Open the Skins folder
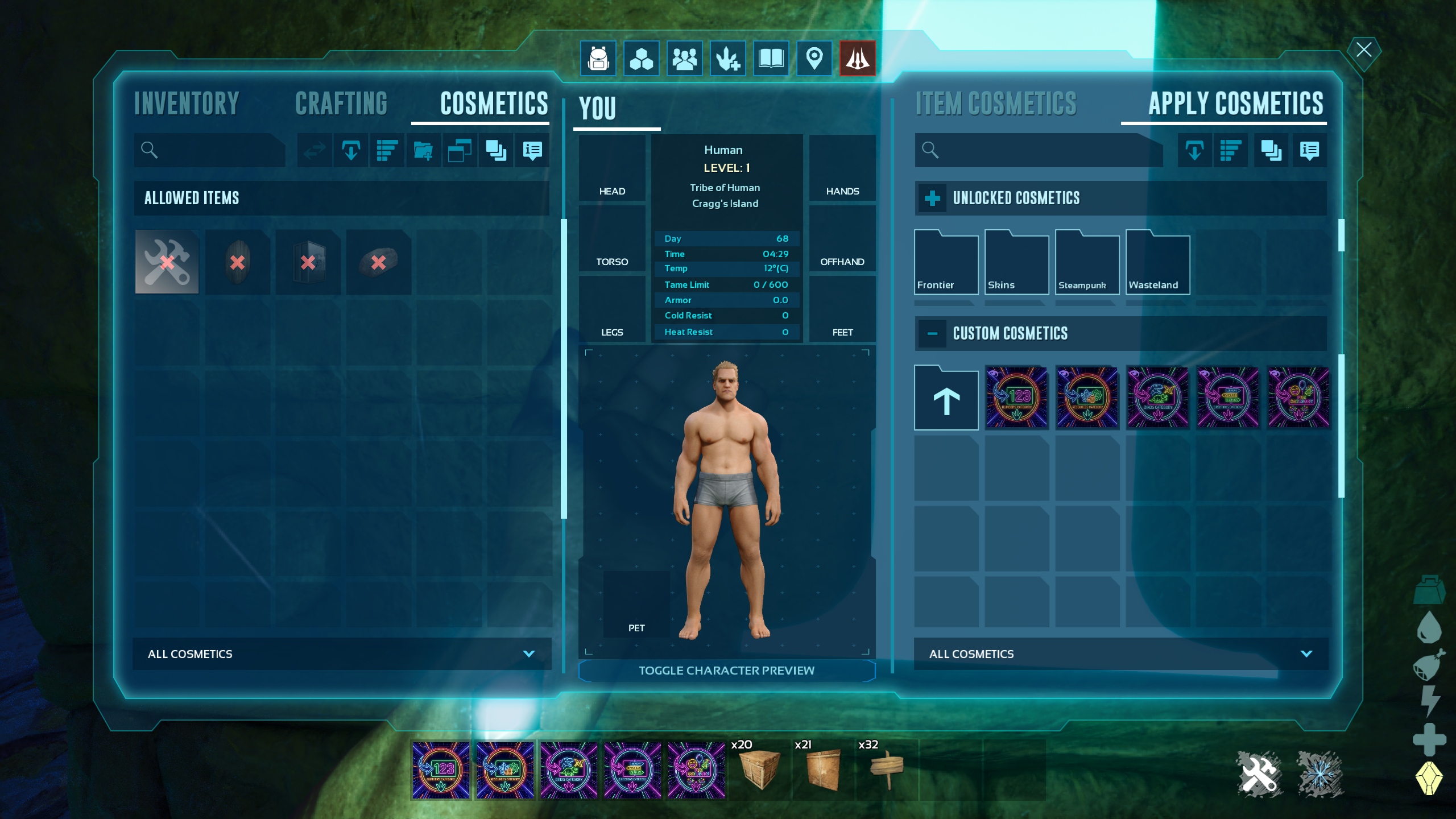Viewport: 1456px width, 819px height. click(1016, 263)
